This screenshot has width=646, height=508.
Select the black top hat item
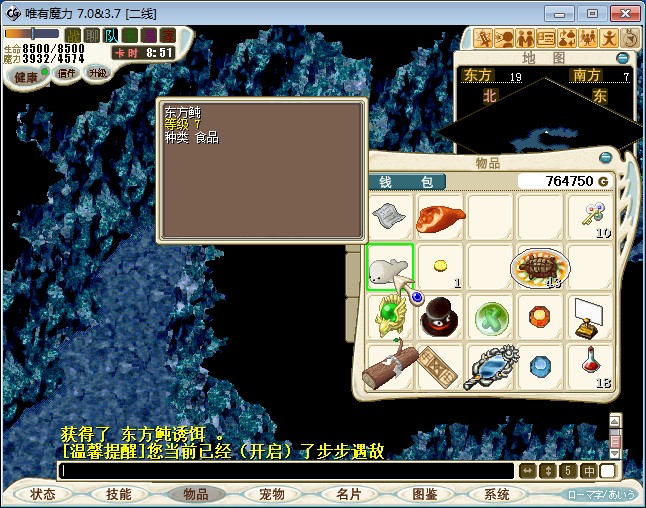pyautogui.click(x=440, y=317)
